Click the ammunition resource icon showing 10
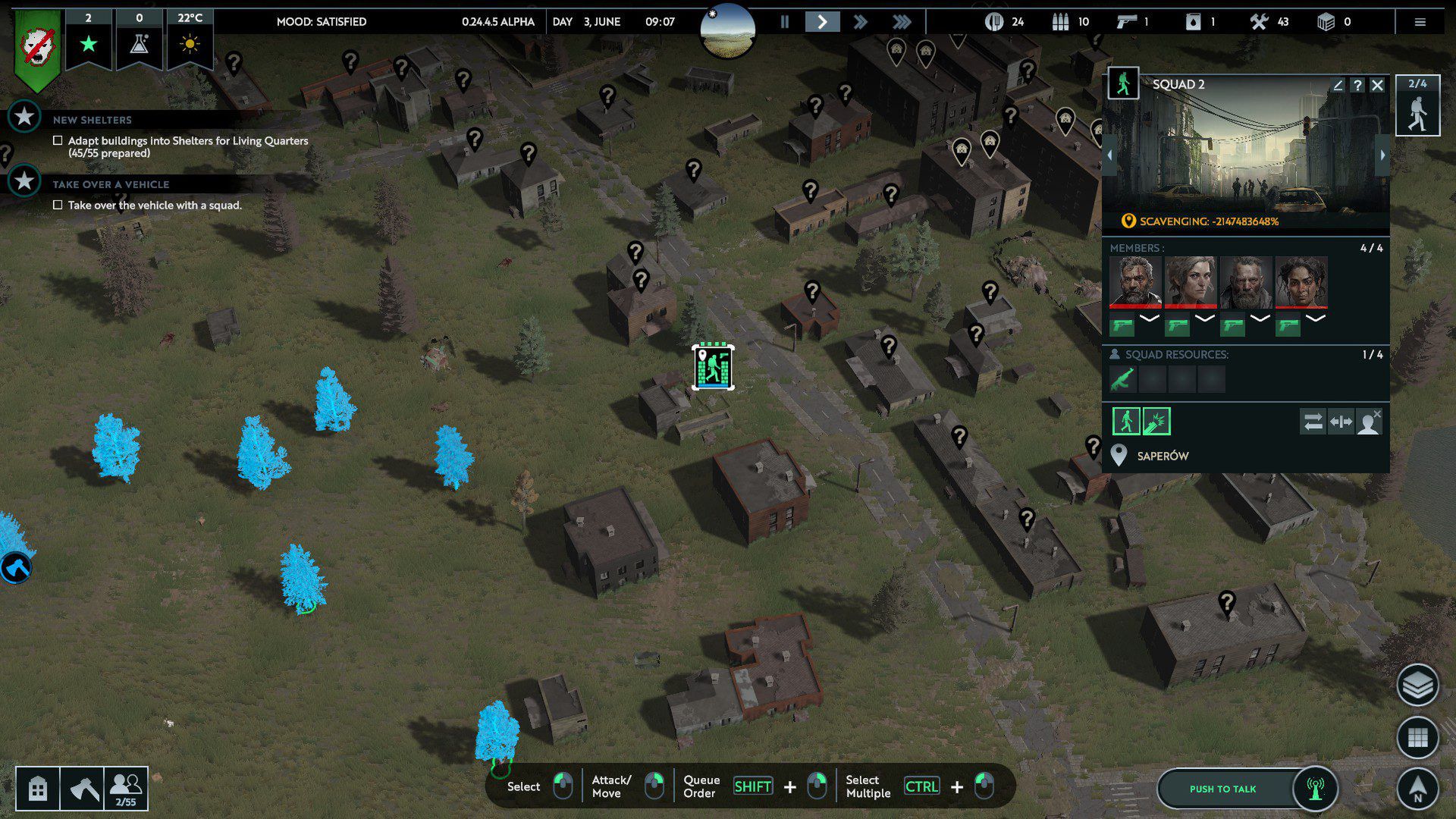This screenshot has height=819, width=1456. 1061,22
